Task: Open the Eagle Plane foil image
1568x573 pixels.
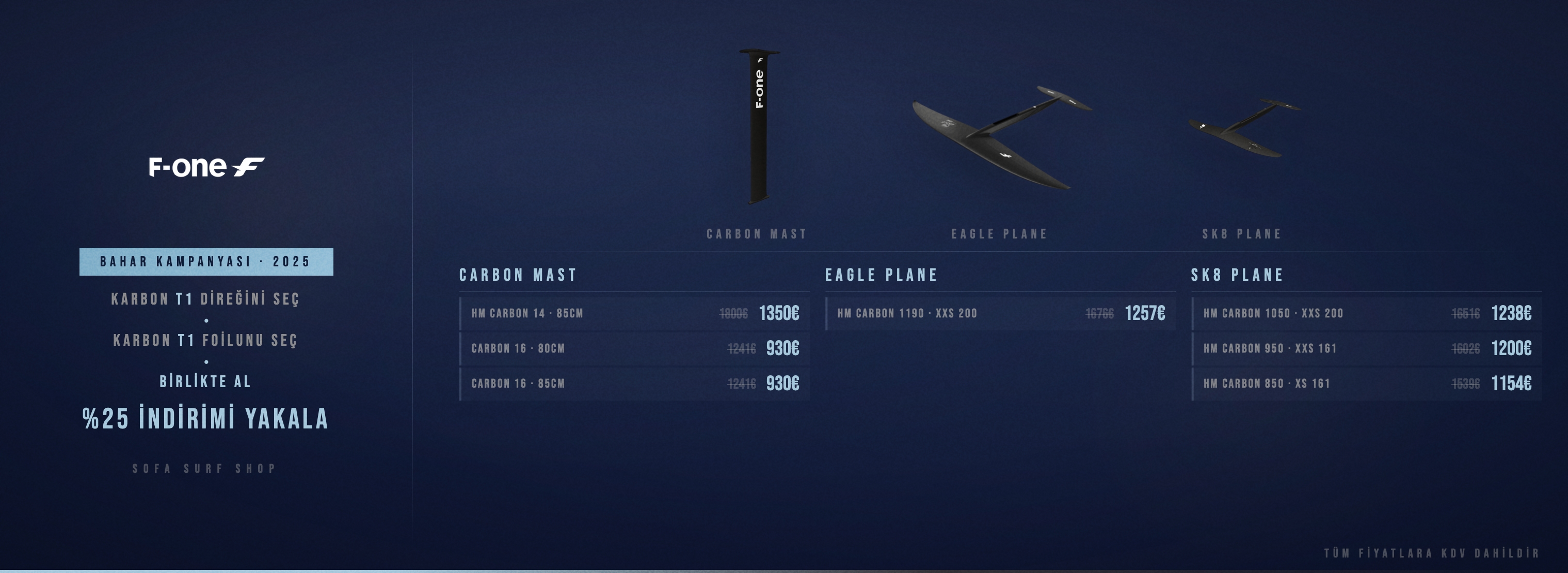Action: [1001, 137]
